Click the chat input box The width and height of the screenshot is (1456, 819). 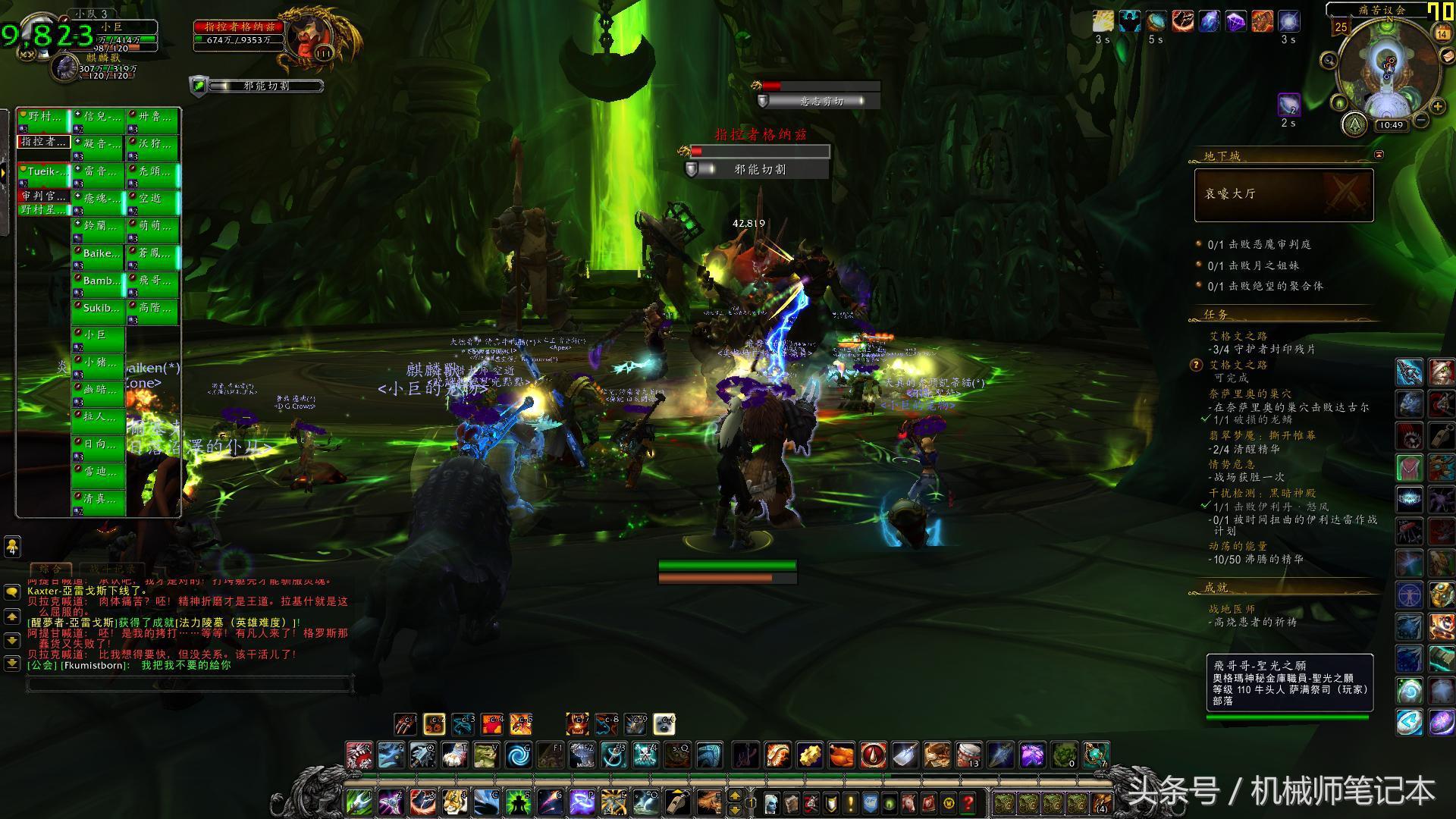click(x=190, y=685)
